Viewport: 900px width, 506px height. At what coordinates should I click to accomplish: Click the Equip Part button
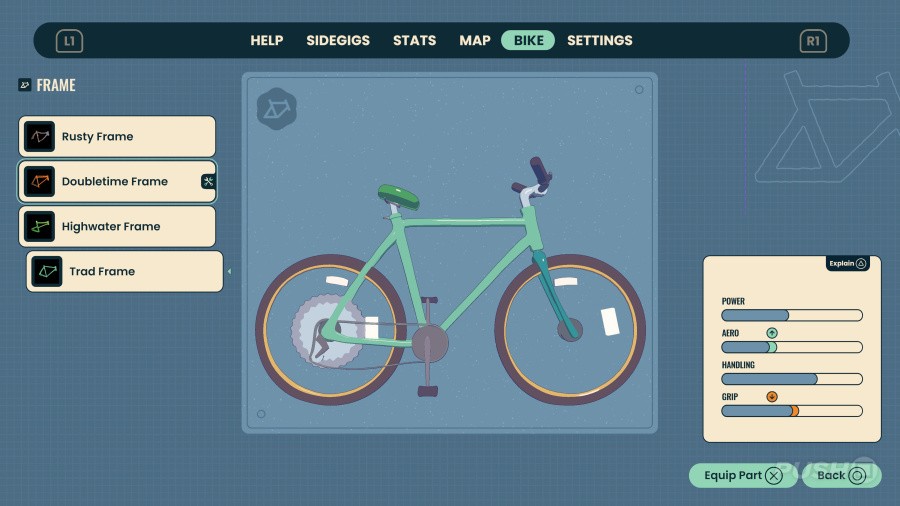[x=743, y=476]
